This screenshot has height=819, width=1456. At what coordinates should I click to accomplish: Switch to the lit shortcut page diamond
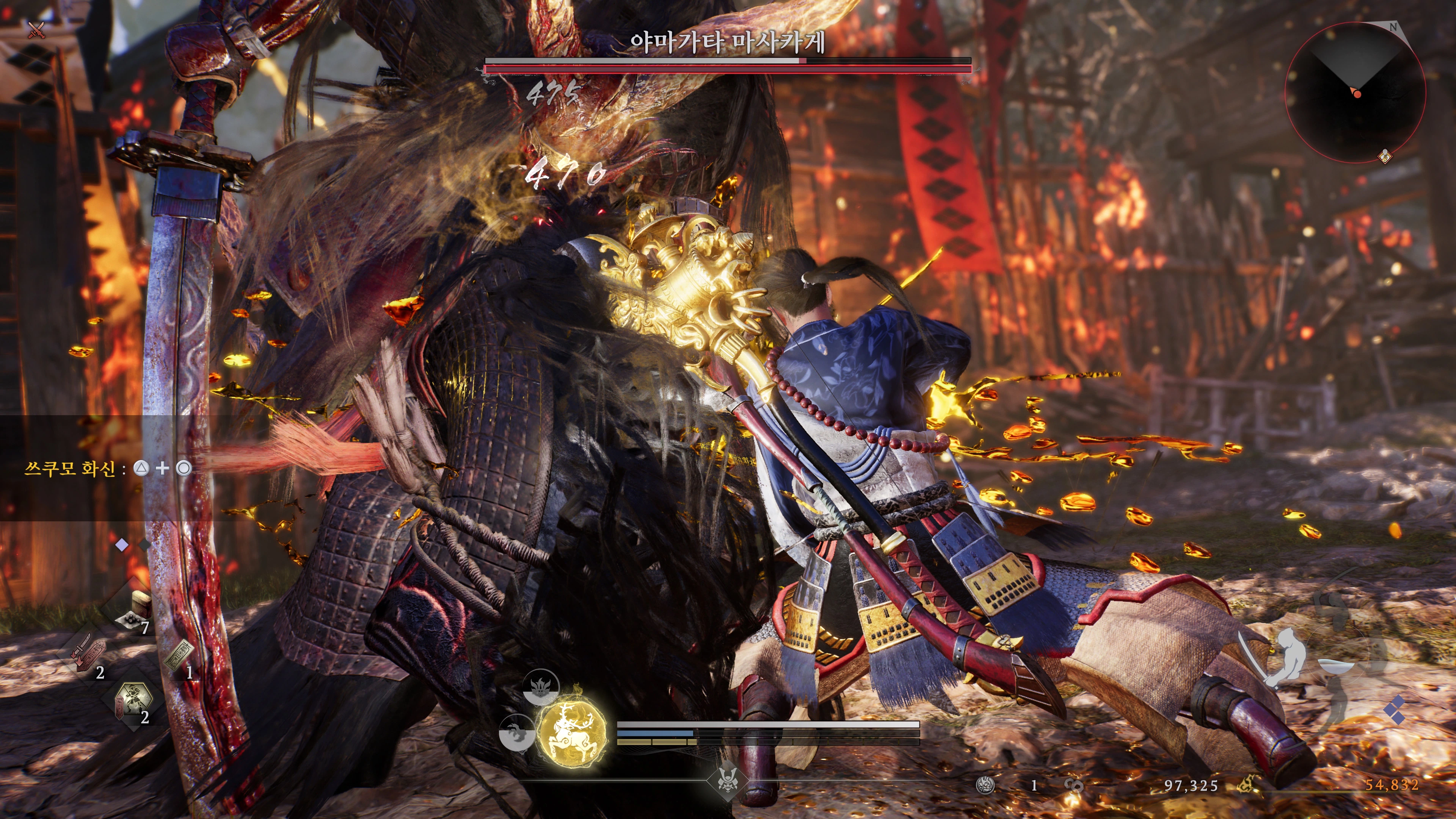pos(121,545)
